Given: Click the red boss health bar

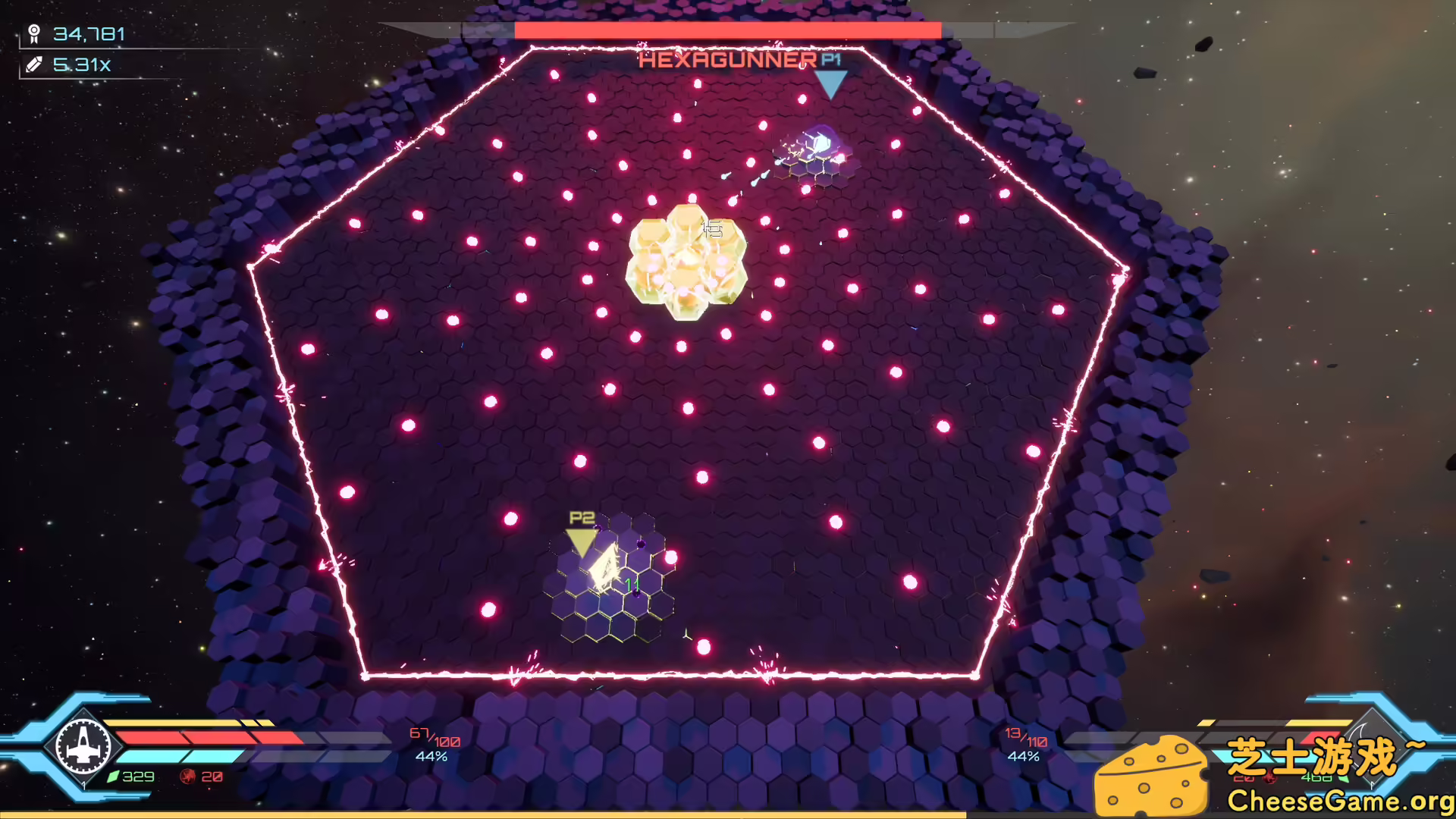Looking at the screenshot, I should click(x=726, y=30).
